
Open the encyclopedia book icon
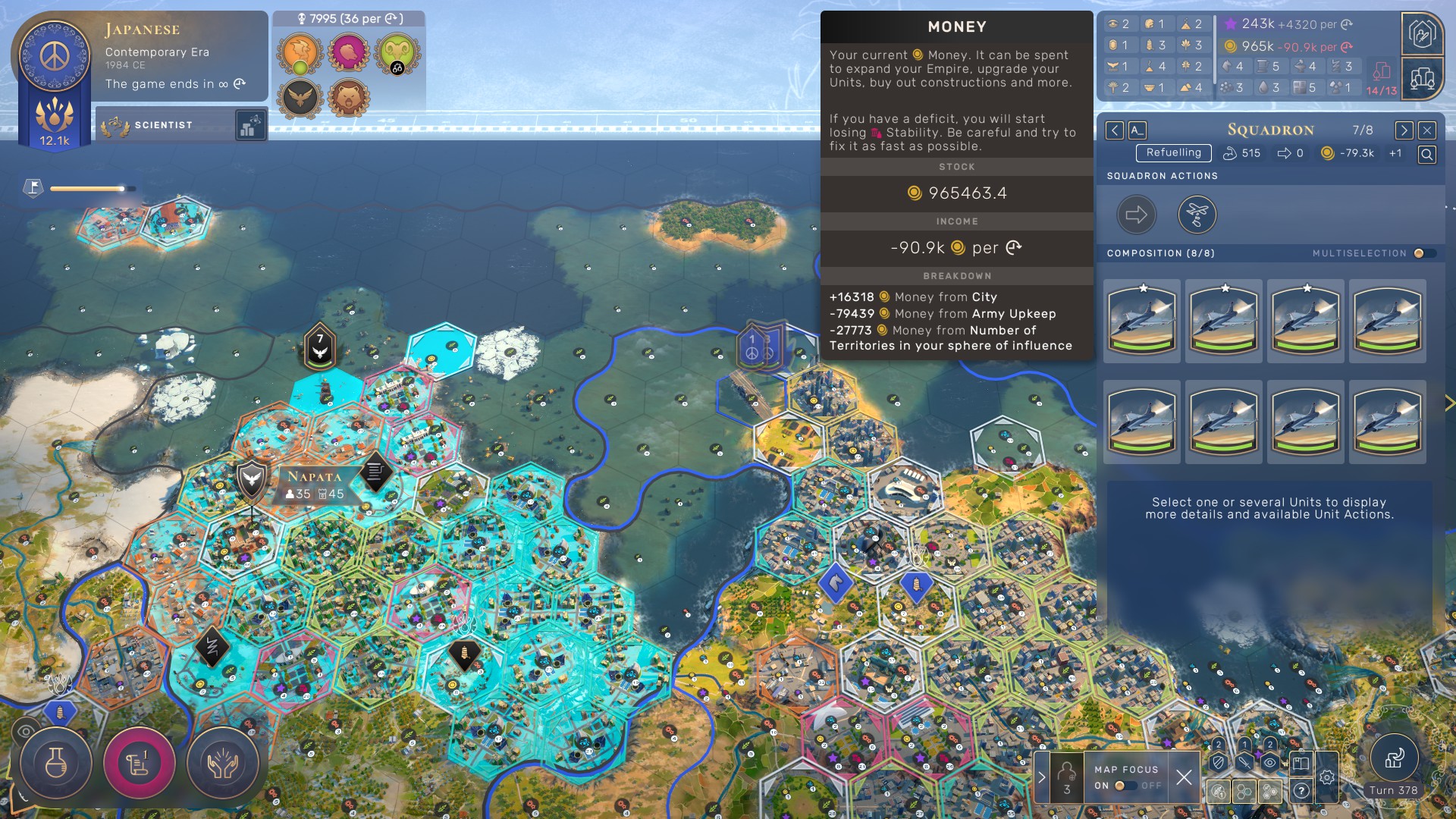pyautogui.click(x=1300, y=763)
